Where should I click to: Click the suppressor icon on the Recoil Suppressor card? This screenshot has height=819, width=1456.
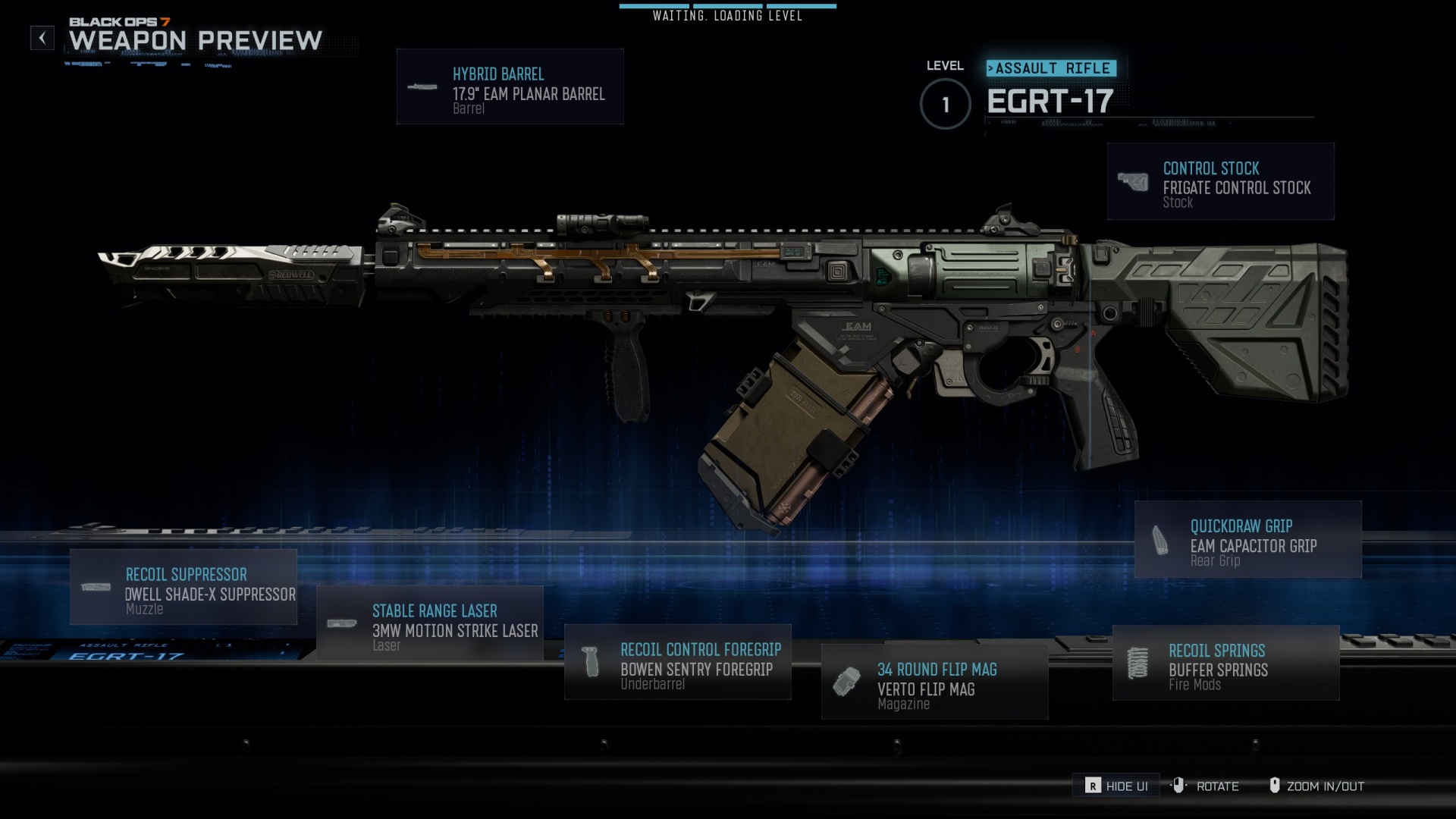coord(97,585)
